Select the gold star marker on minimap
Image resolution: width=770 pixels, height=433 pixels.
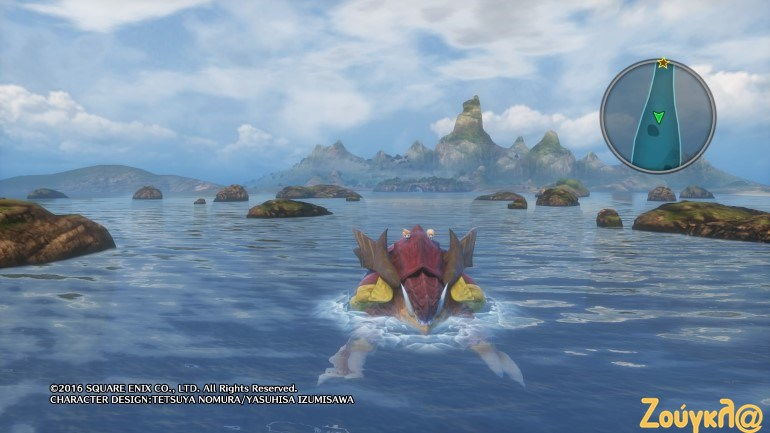[x=663, y=63]
